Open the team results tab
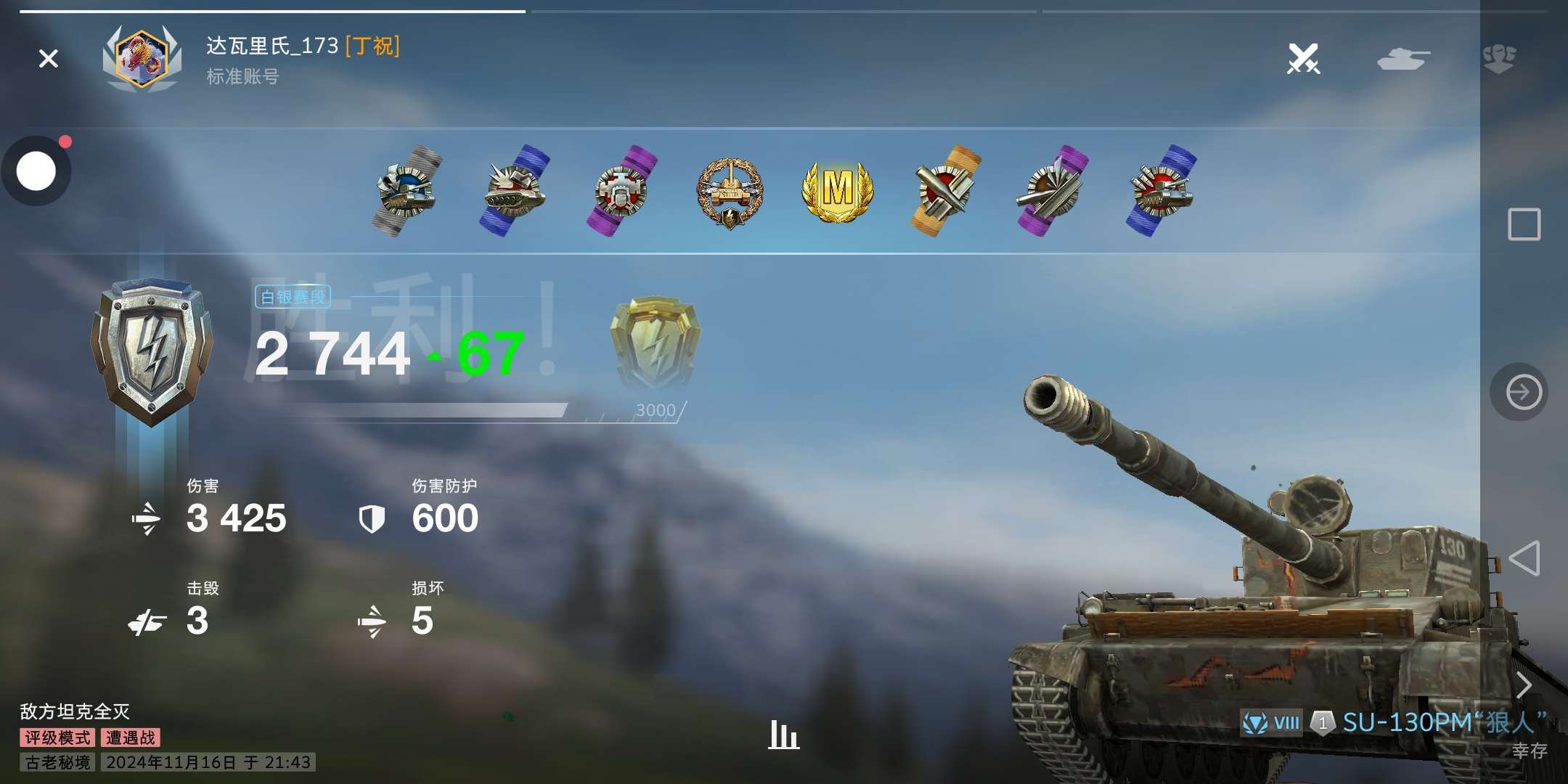The width and height of the screenshot is (1568, 784). 1499,58
